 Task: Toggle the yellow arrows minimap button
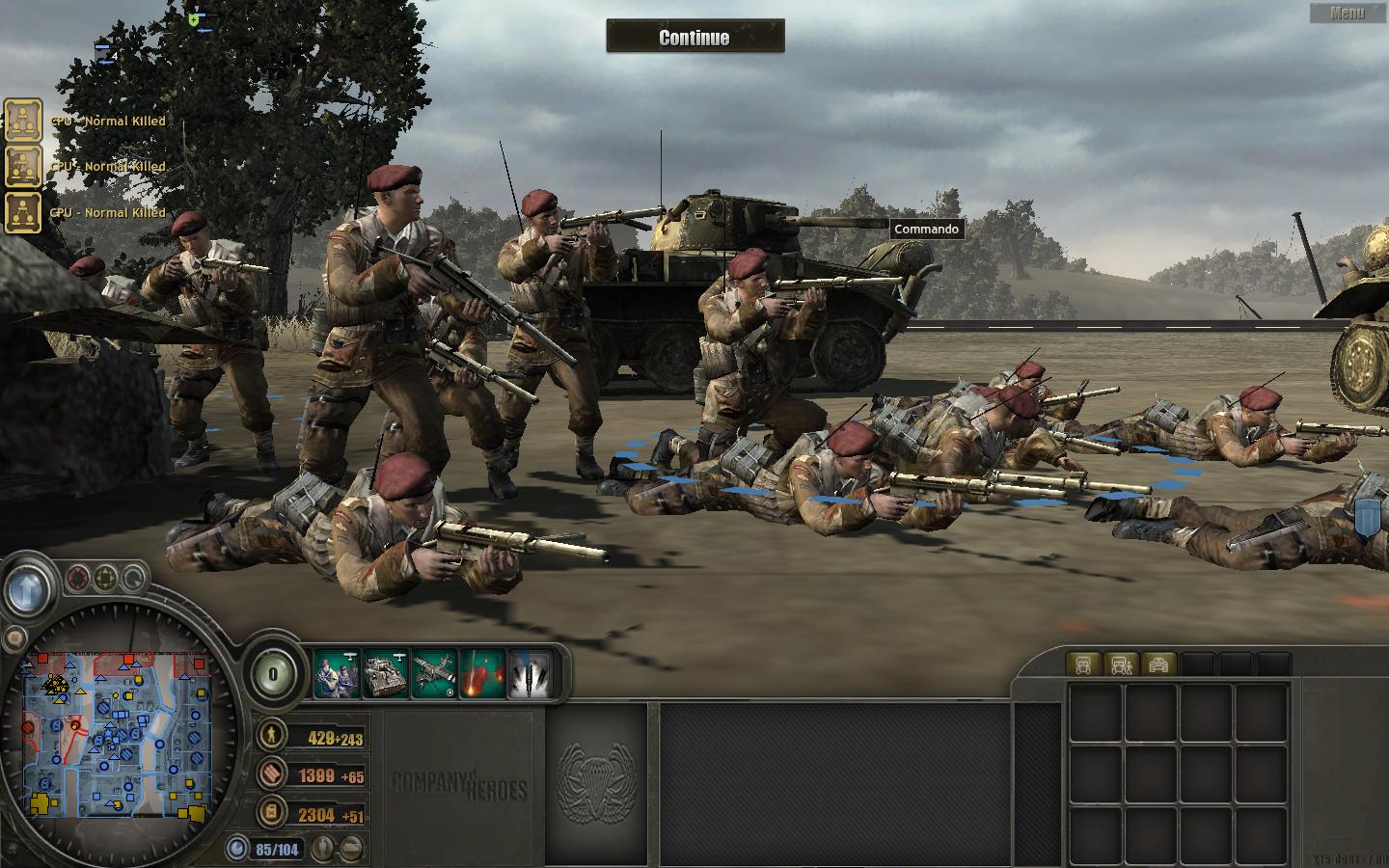[x=106, y=580]
